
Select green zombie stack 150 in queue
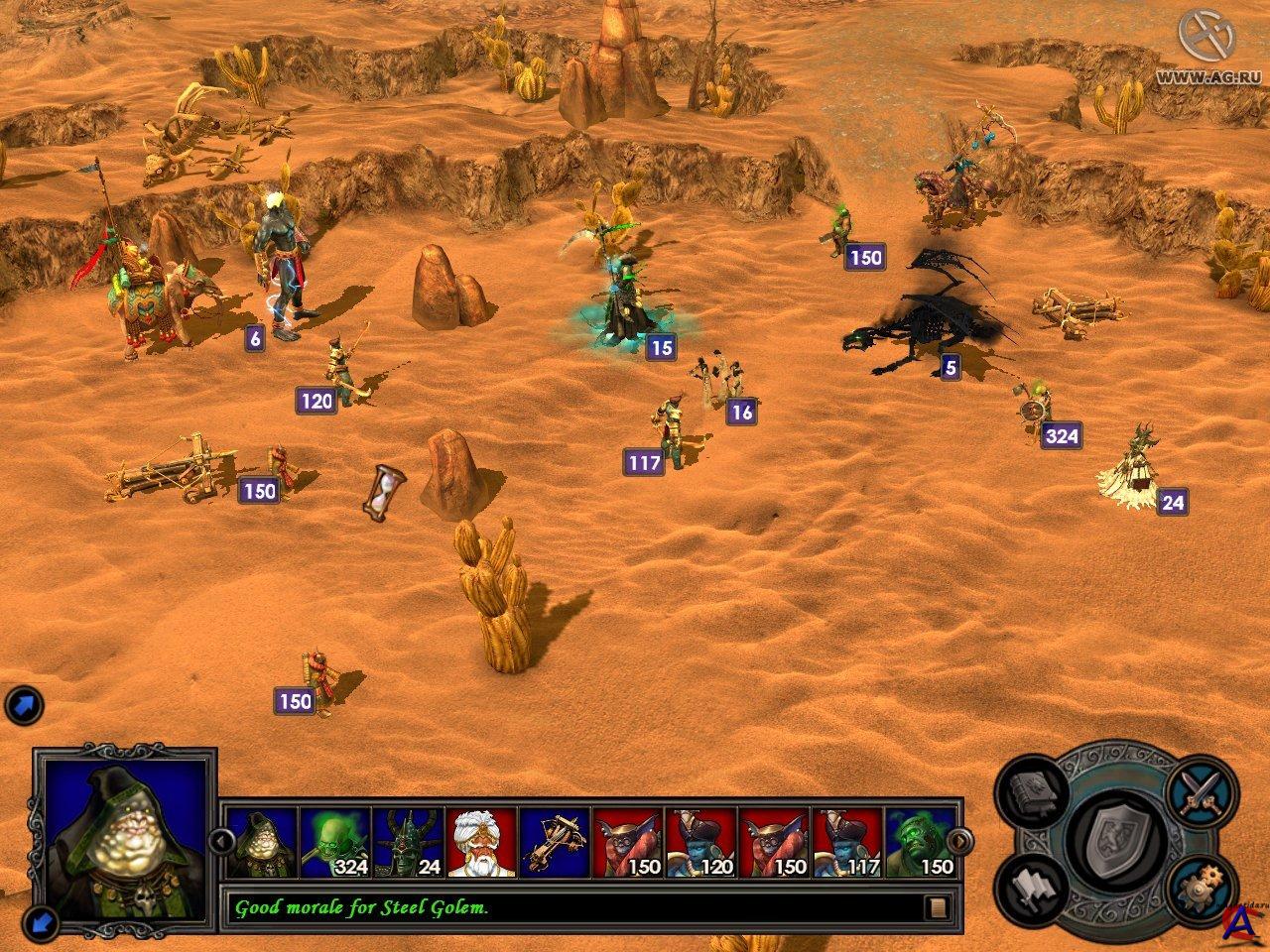[921, 842]
